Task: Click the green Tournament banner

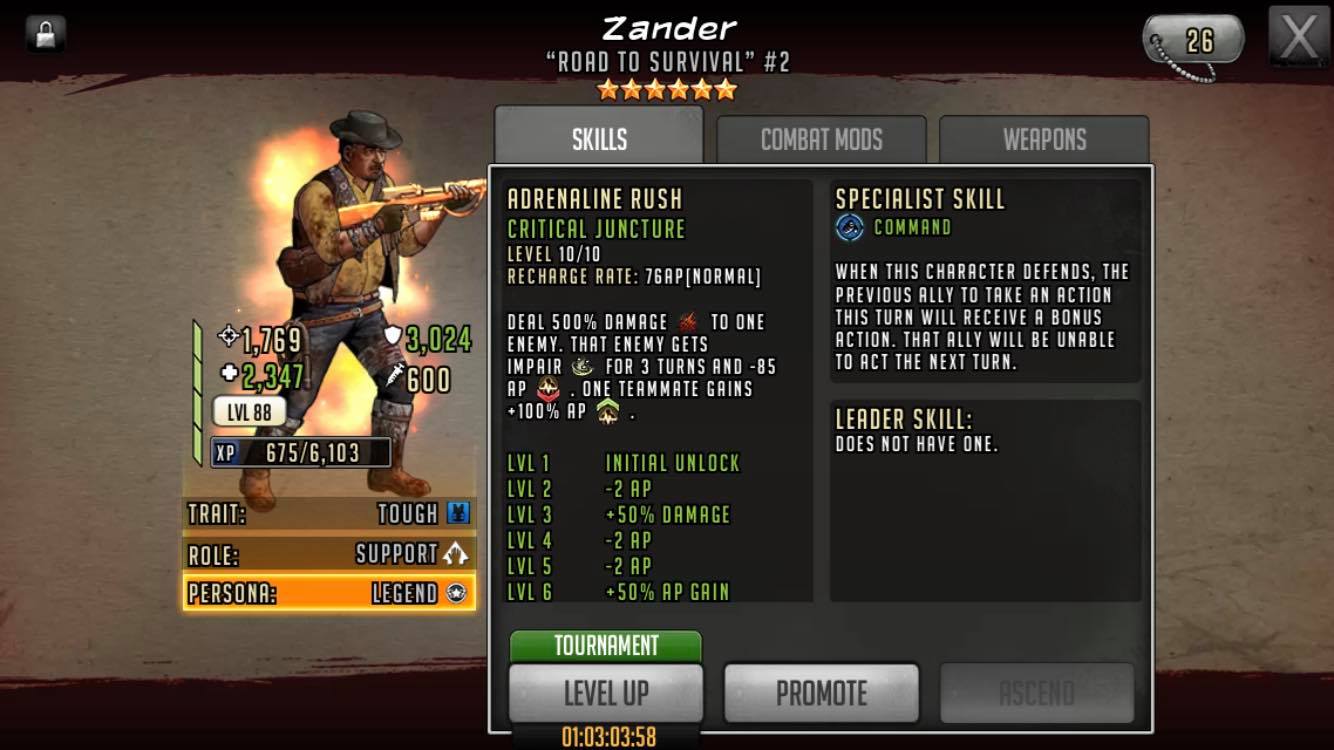Action: coord(604,647)
